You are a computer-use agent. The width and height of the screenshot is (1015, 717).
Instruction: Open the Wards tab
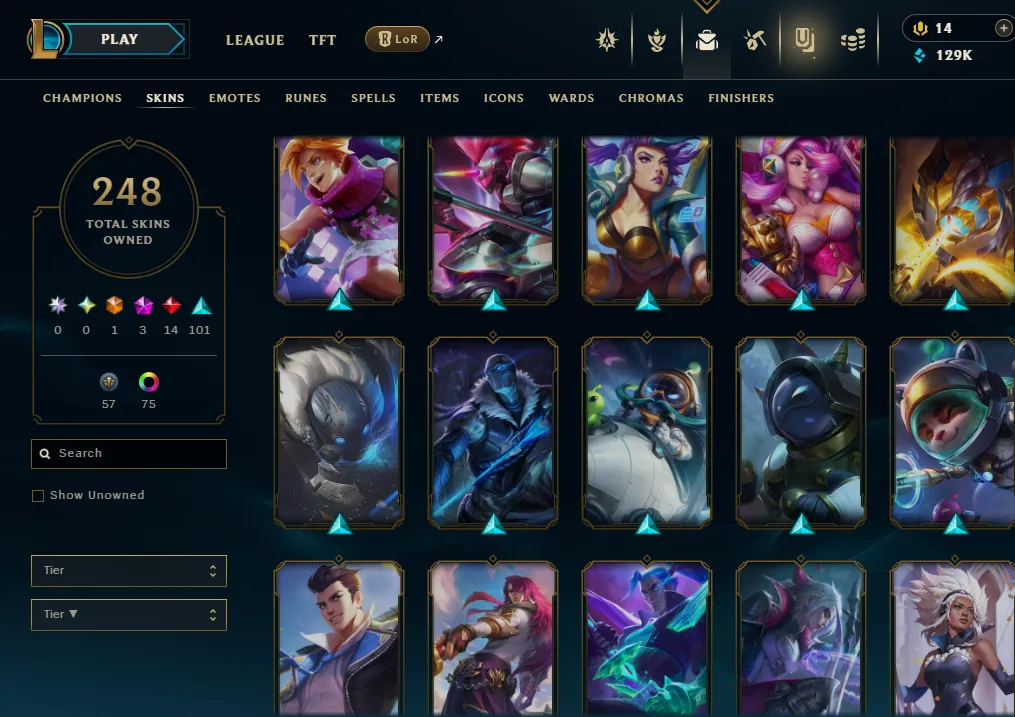tap(572, 98)
